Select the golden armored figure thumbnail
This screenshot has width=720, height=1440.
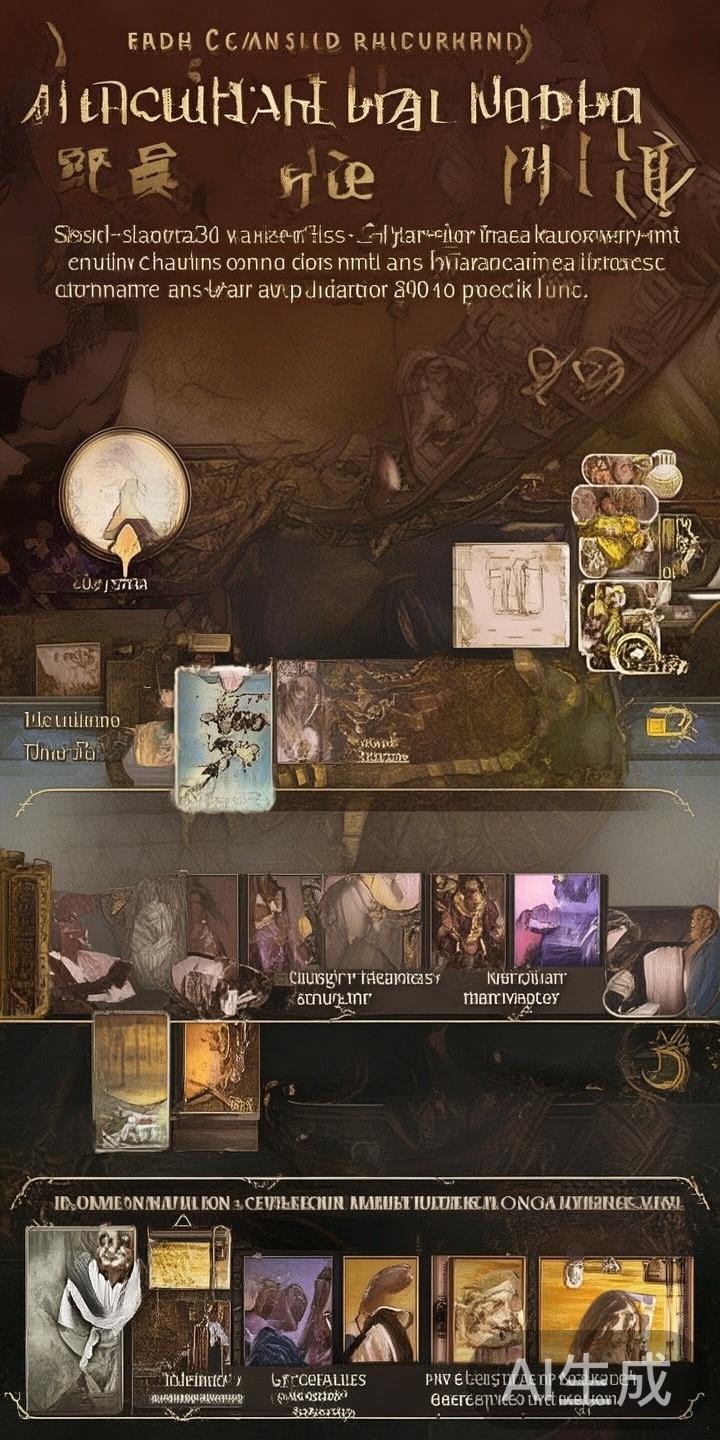pos(468,920)
